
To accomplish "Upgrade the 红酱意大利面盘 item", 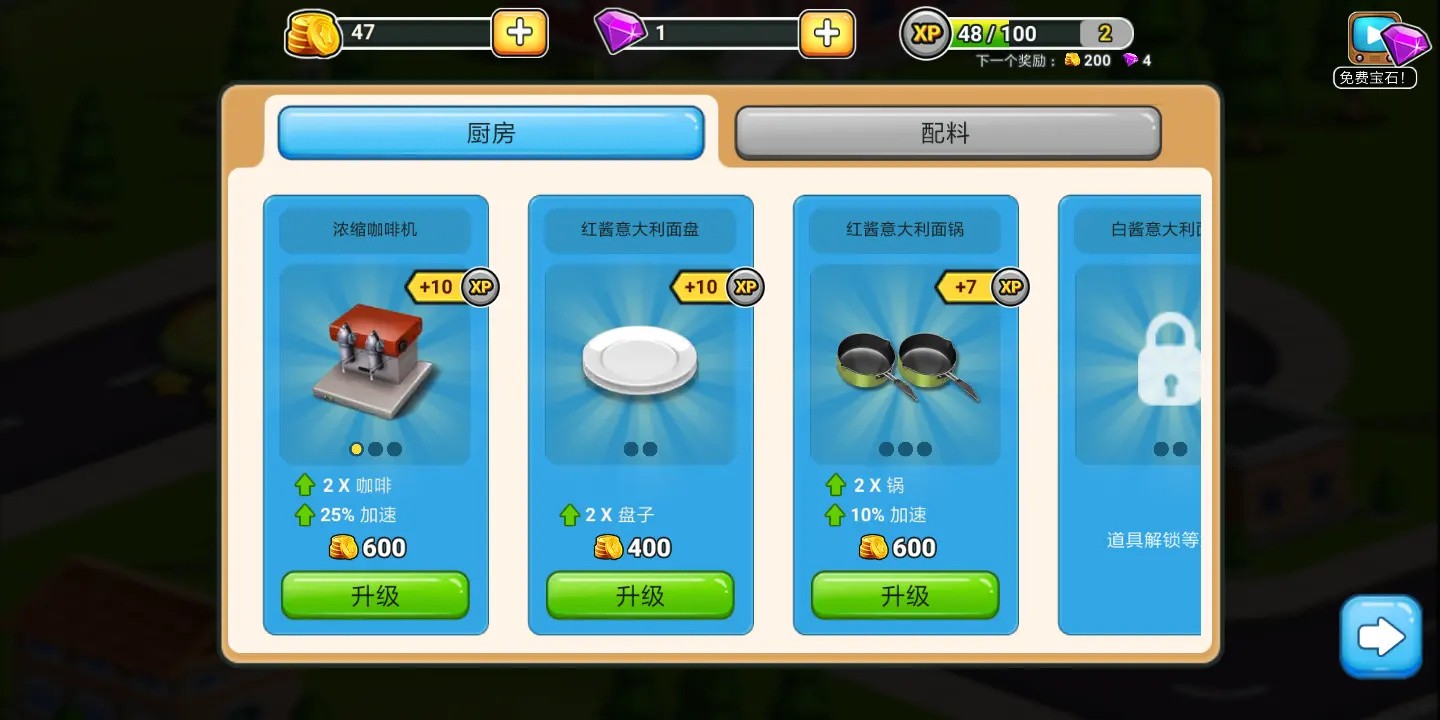I will tap(640, 595).
